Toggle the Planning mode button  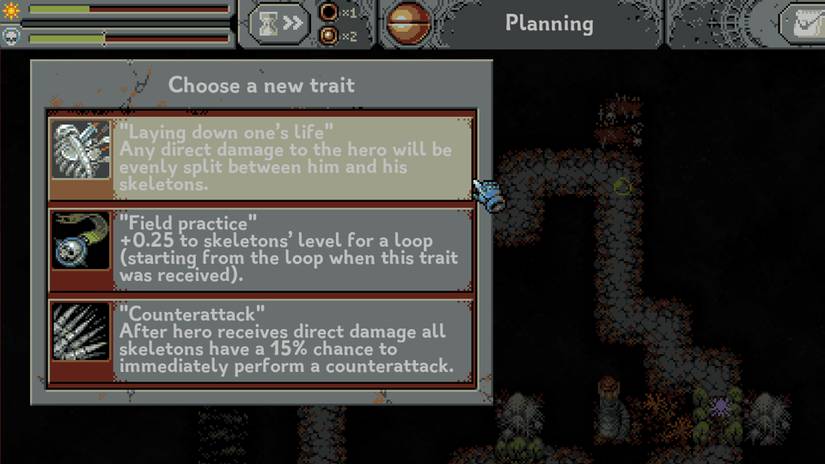548,23
